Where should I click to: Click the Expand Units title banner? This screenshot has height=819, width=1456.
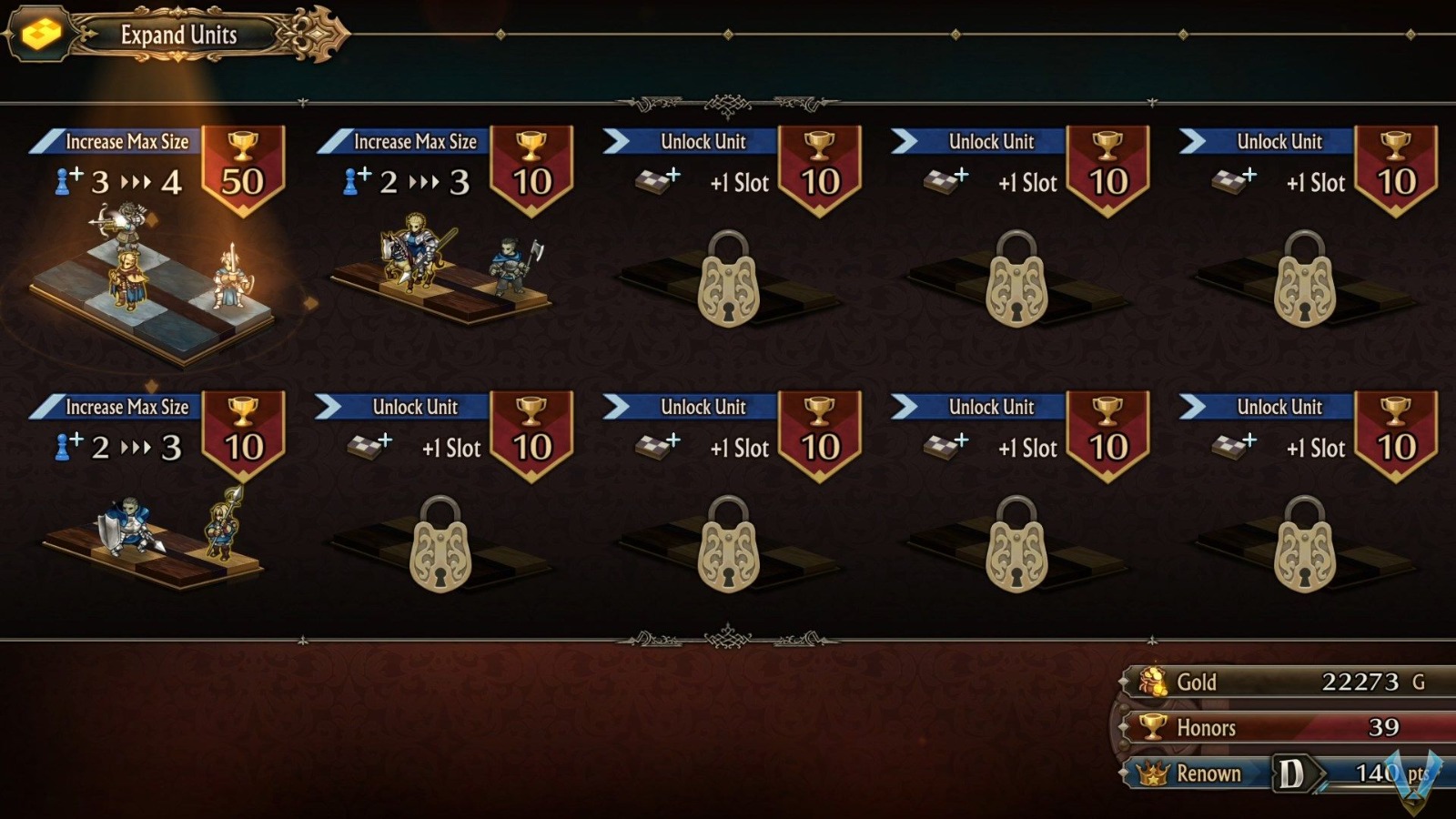tap(177, 35)
